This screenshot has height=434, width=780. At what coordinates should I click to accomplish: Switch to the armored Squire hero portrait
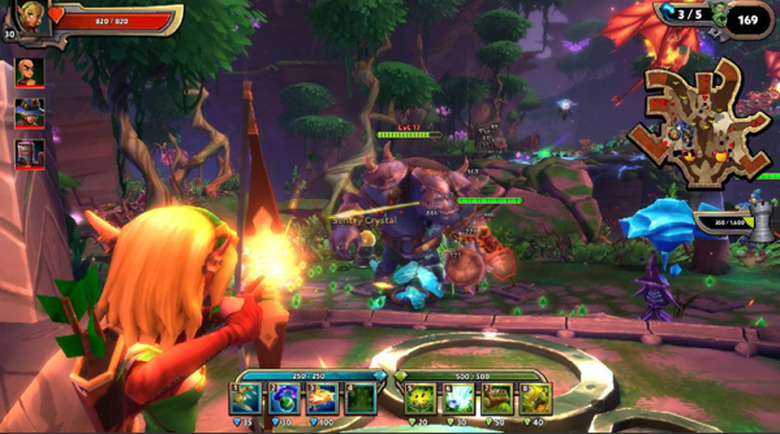pyautogui.click(x=29, y=153)
